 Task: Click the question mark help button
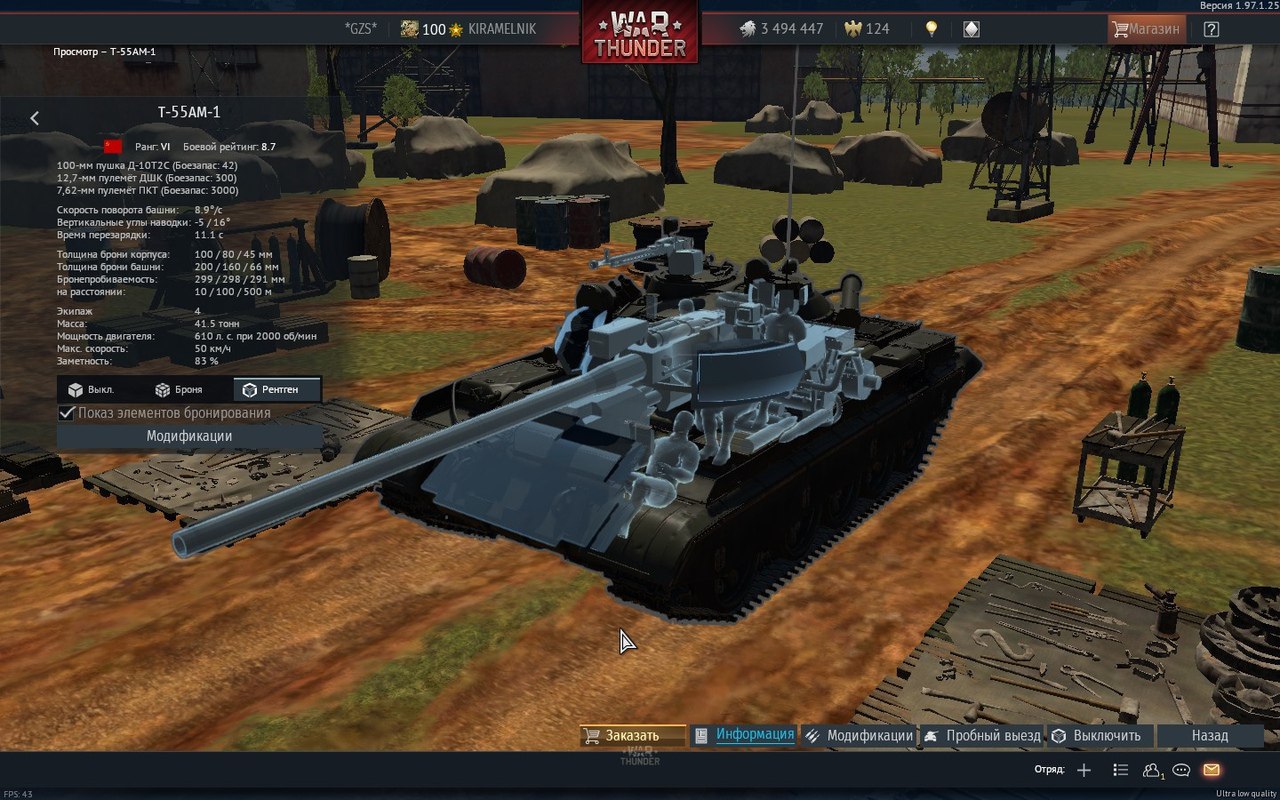[x=1211, y=29]
